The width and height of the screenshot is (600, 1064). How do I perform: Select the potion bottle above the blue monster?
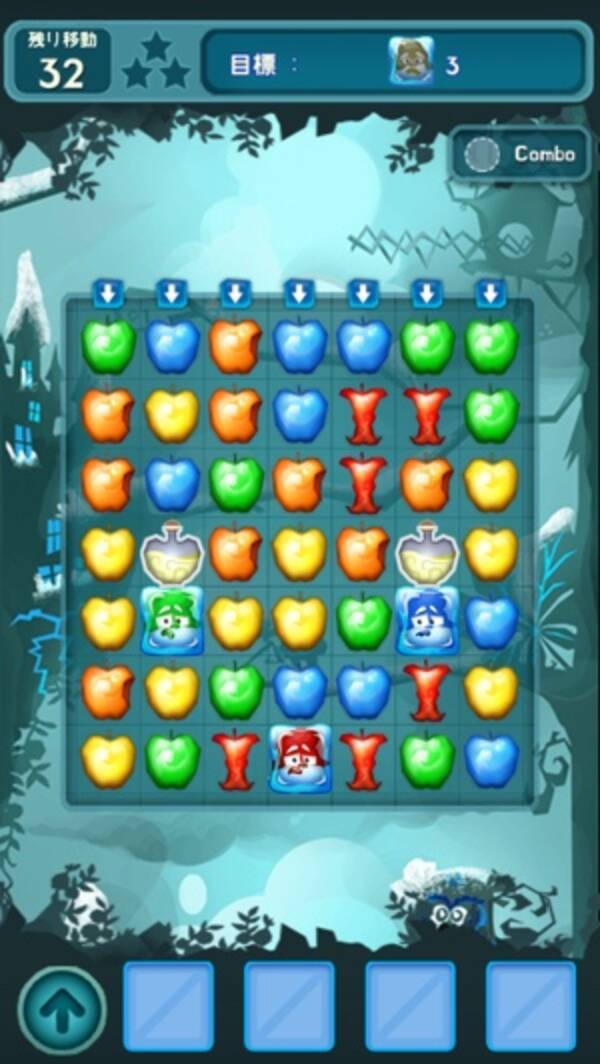427,552
